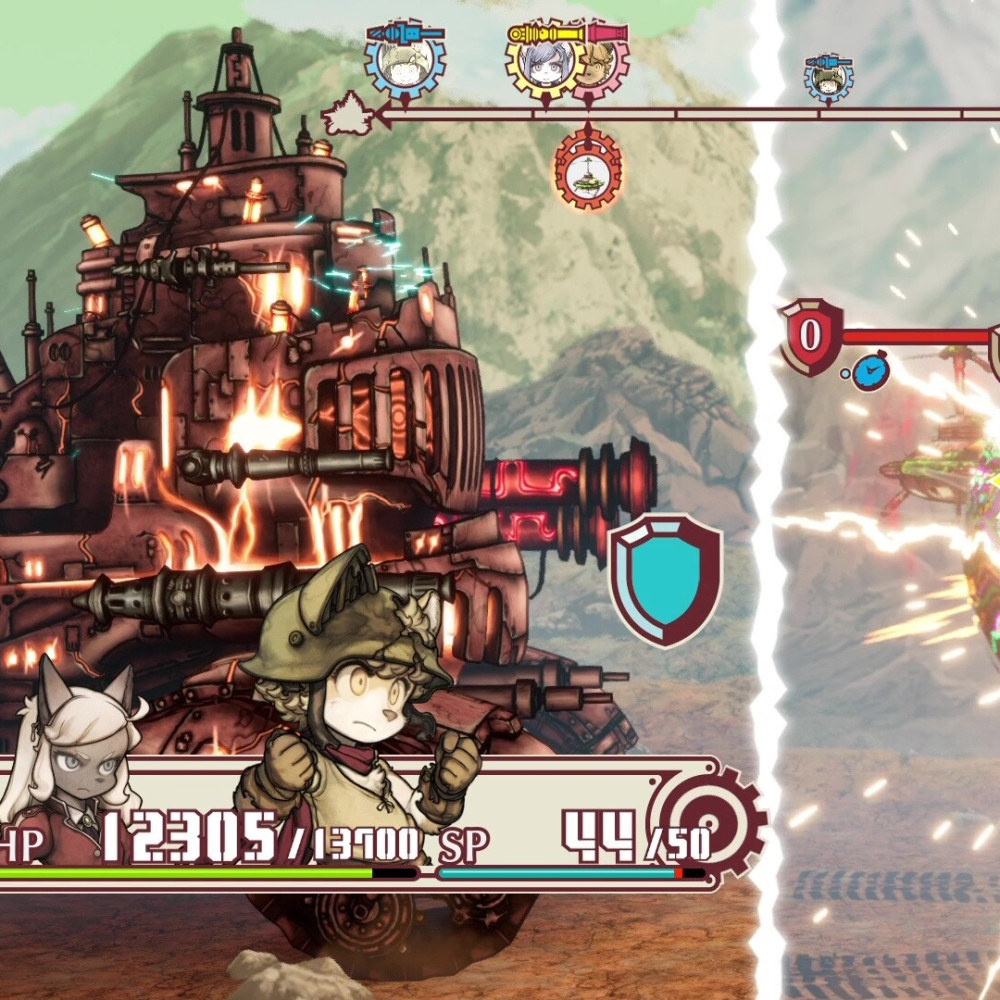The image size is (1000, 1000).
Task: Click the teal shield defense icon
Action: tap(665, 578)
